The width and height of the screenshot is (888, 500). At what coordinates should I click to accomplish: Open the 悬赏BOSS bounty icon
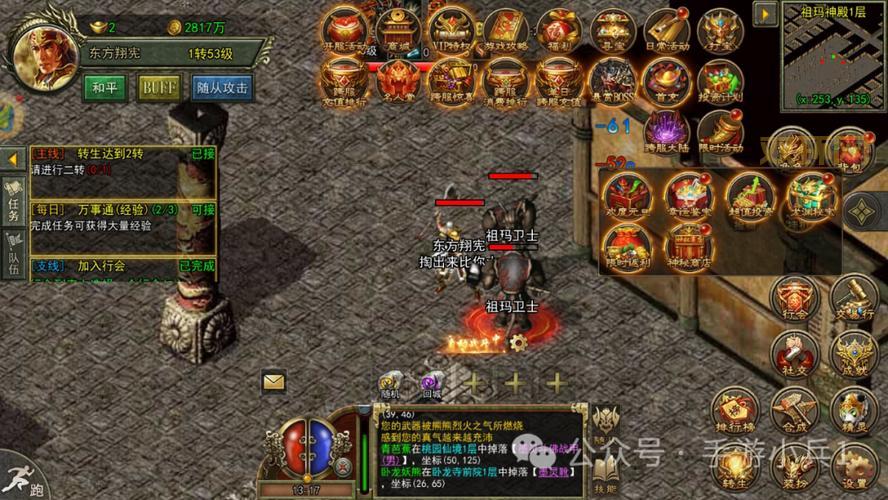(611, 83)
